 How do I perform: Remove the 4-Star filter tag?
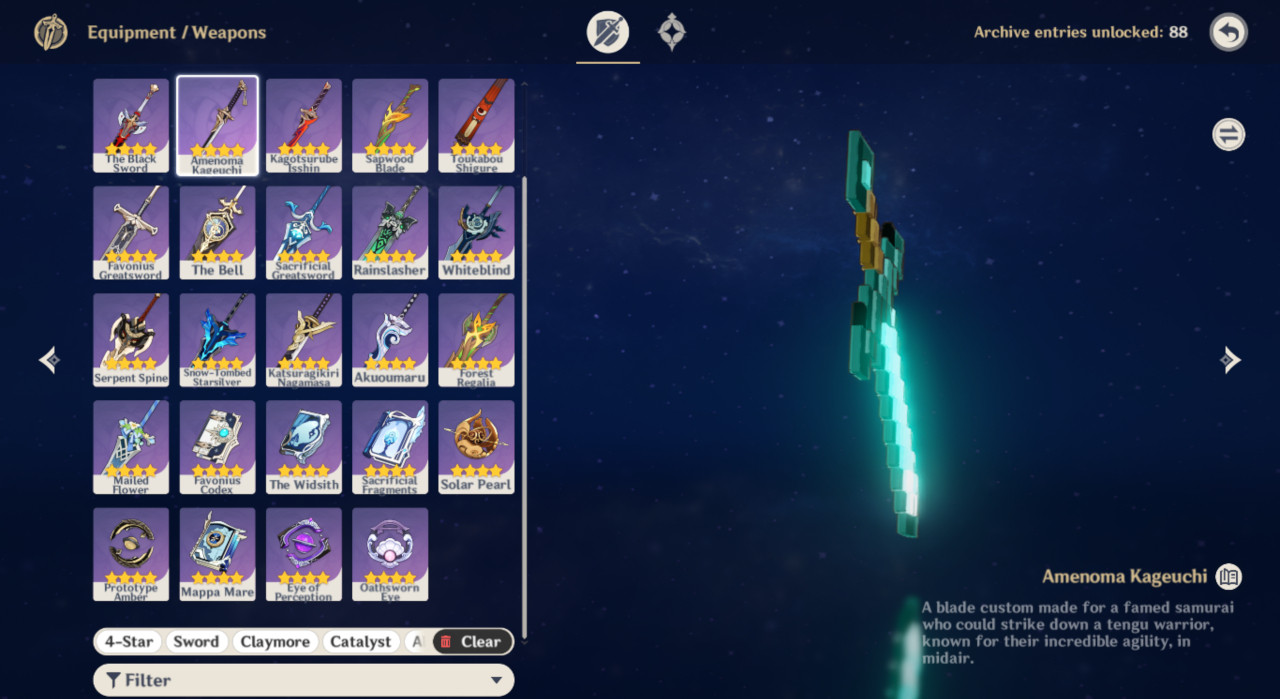coord(128,642)
